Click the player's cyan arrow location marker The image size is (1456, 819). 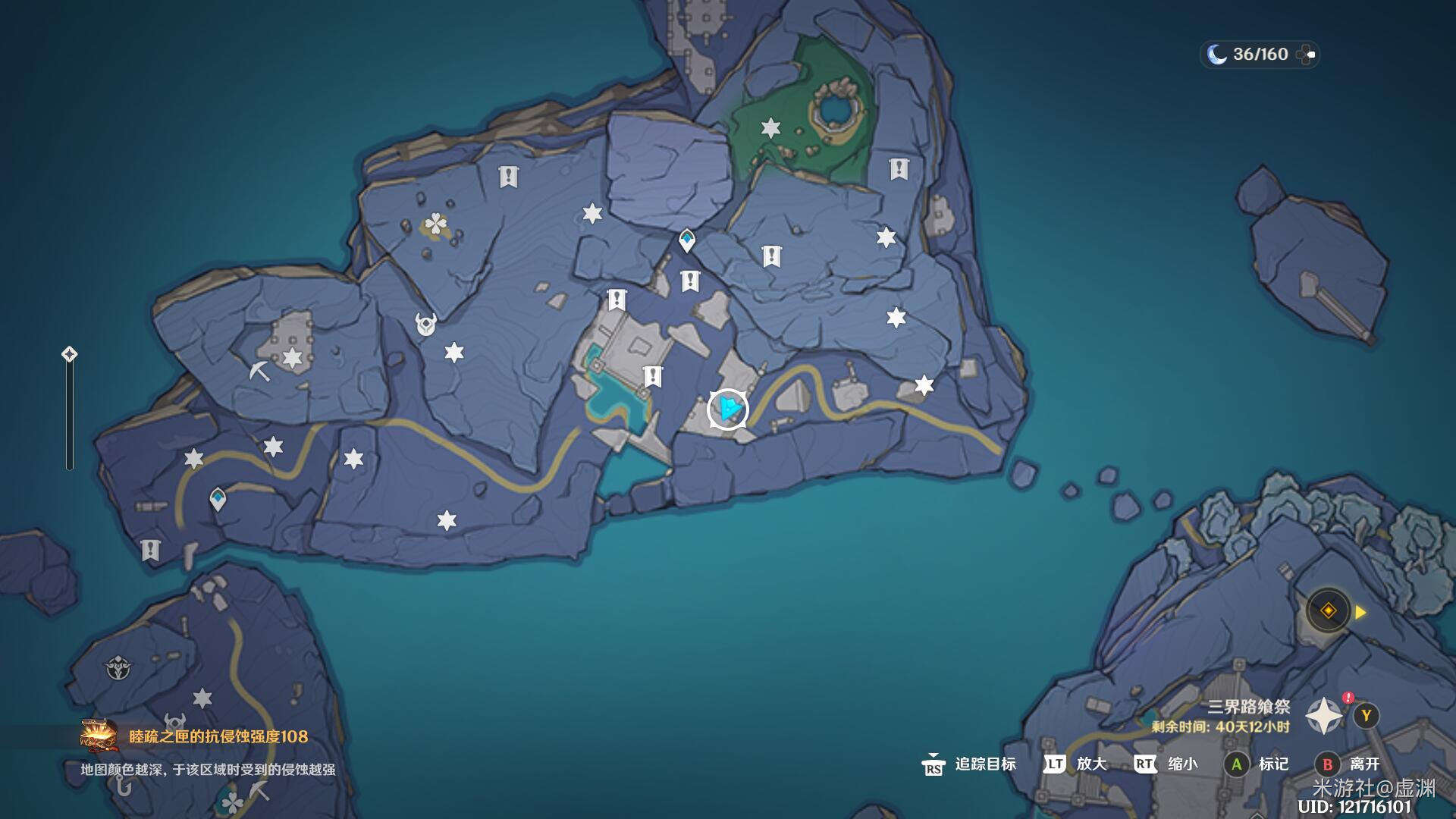click(x=728, y=409)
